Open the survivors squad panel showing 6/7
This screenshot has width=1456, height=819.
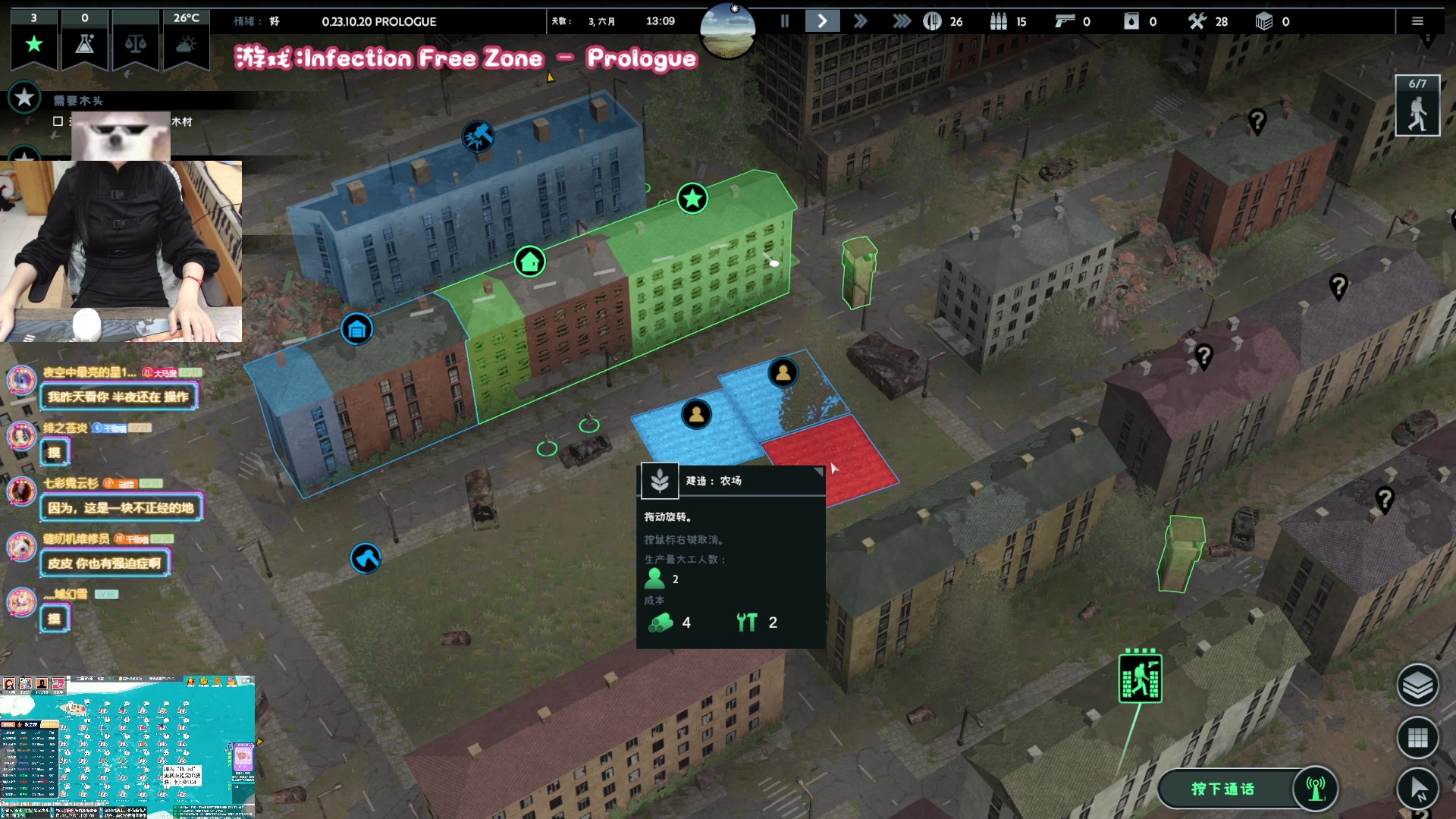point(1417,106)
